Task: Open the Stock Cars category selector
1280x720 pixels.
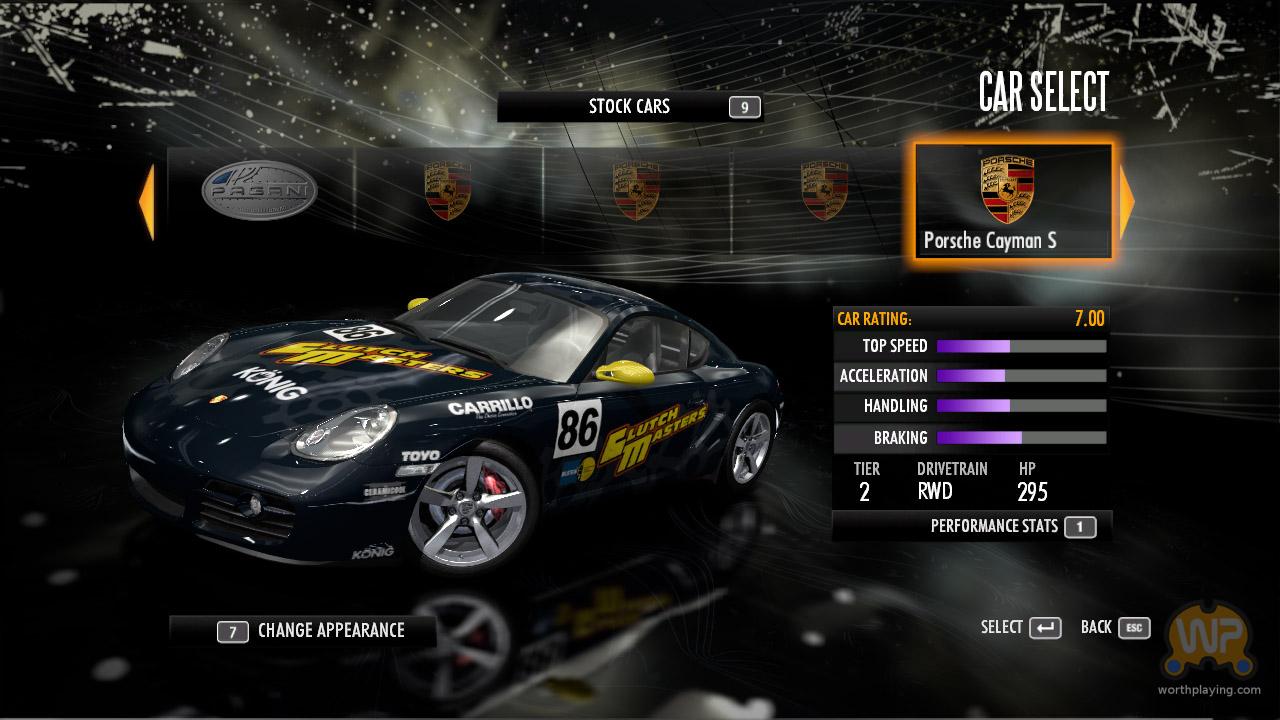Action: click(630, 107)
